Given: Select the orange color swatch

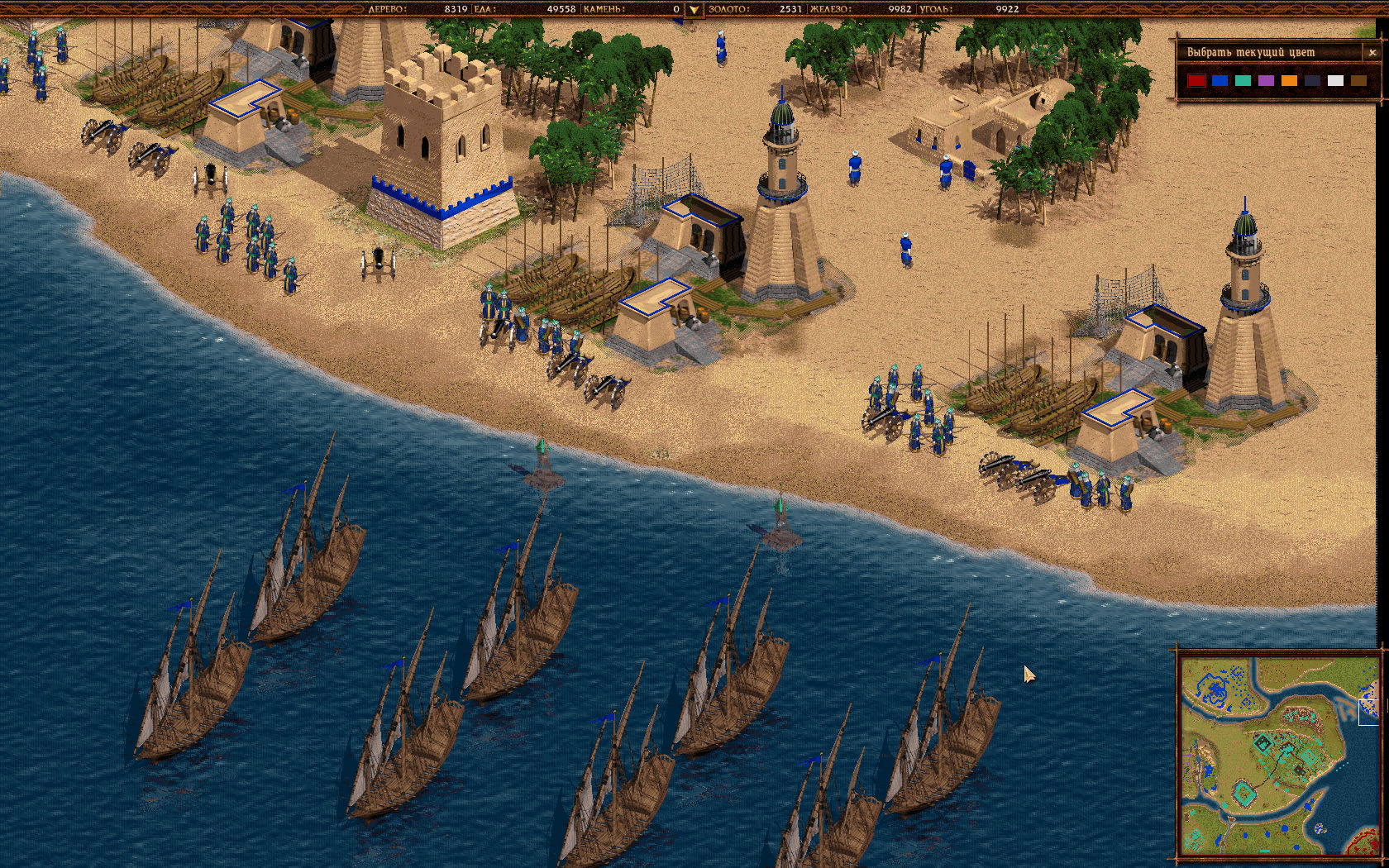Looking at the screenshot, I should coord(1288,80).
